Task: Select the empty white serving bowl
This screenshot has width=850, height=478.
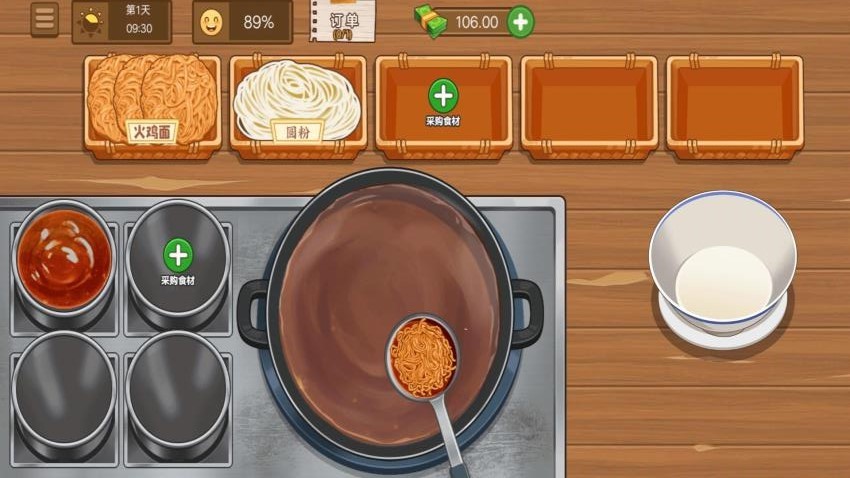Action: pos(722,263)
